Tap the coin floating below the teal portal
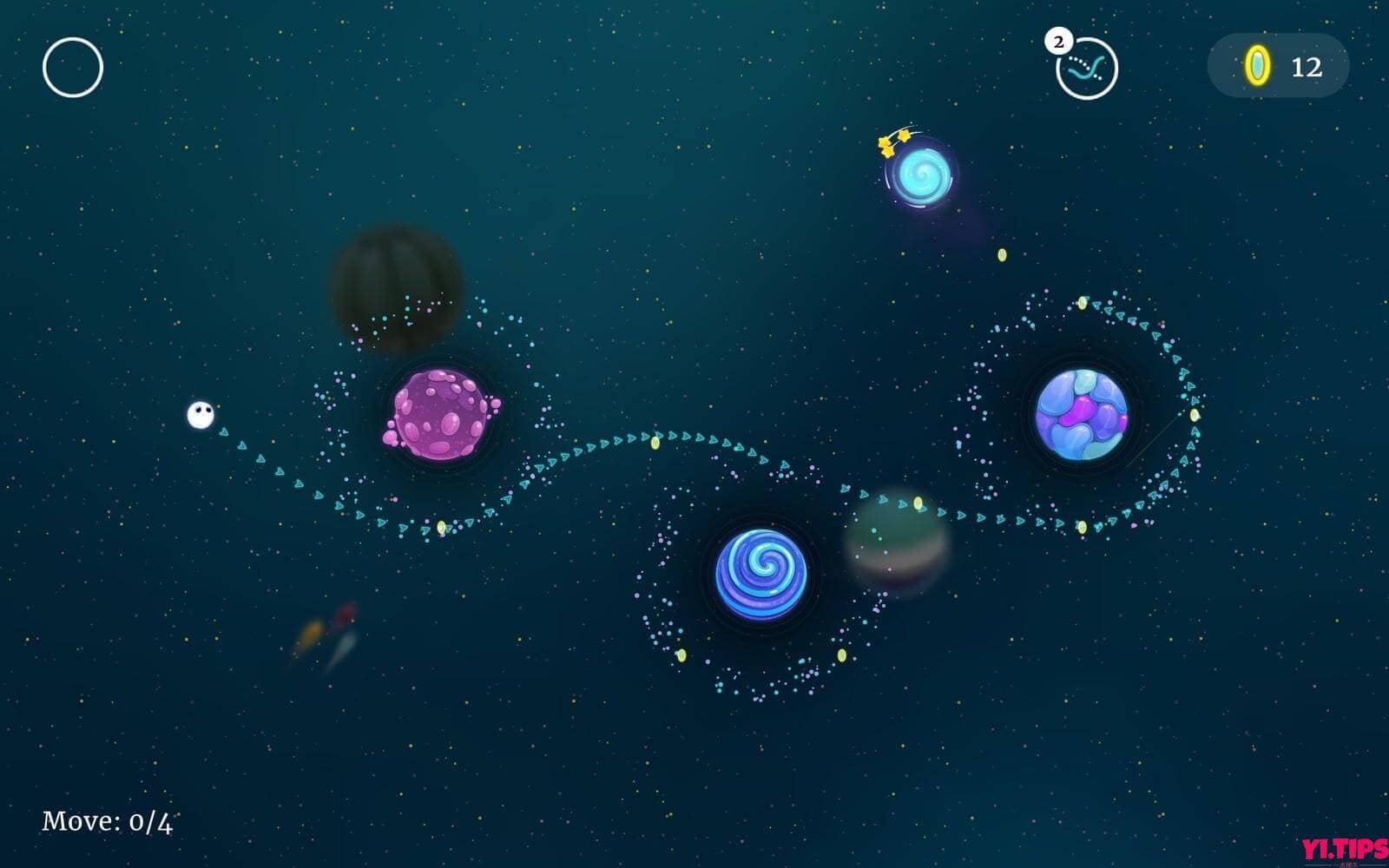This screenshot has height=868, width=1389. coord(1004,254)
